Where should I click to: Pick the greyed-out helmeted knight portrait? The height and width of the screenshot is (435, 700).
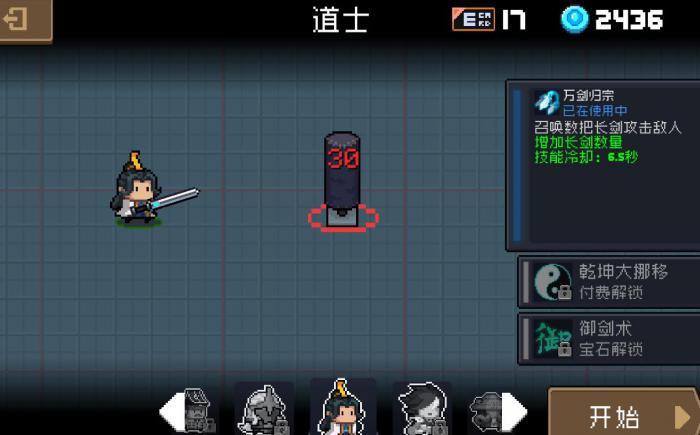coord(264,409)
